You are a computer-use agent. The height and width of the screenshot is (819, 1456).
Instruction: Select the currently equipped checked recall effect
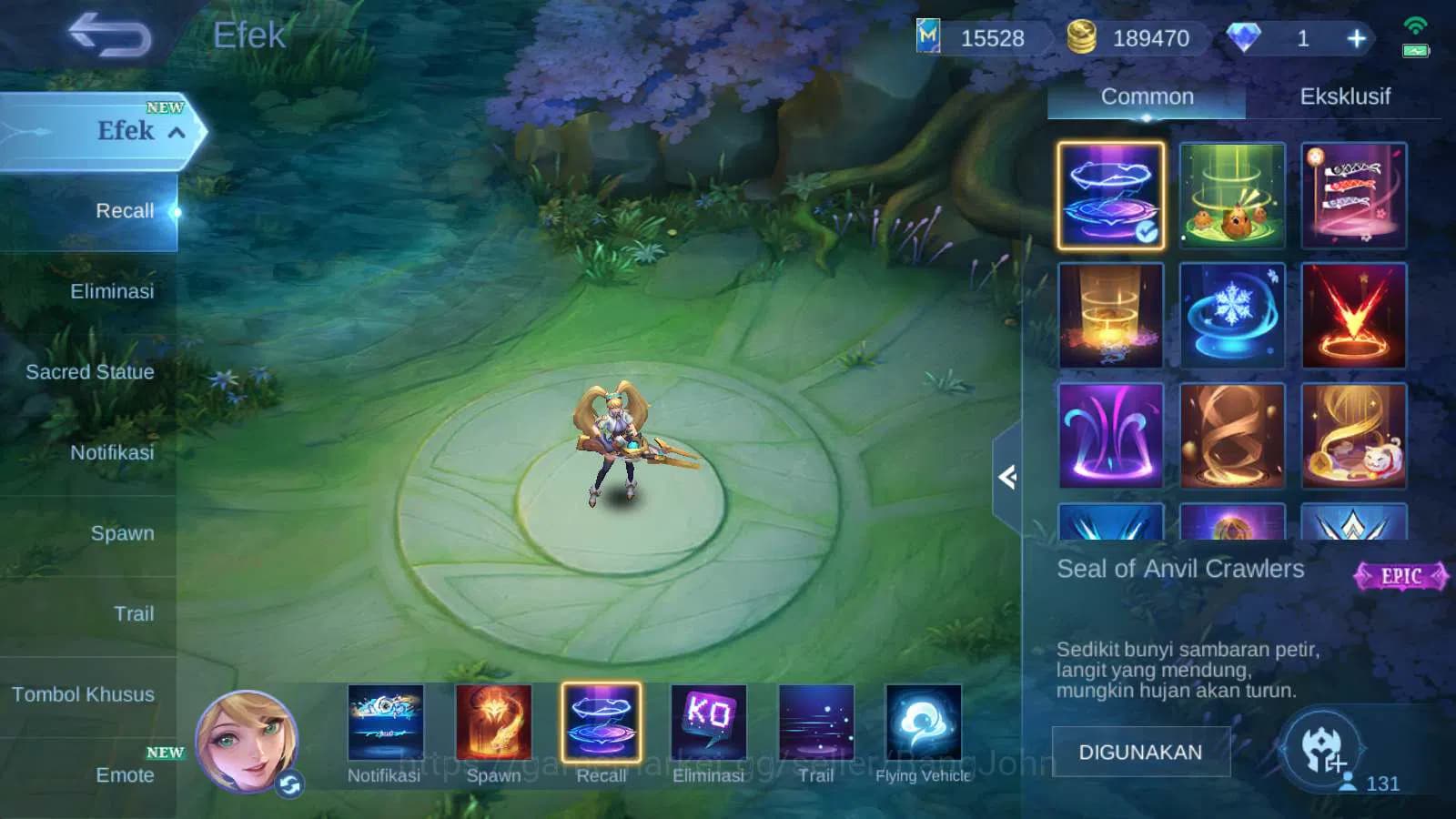click(x=1108, y=195)
